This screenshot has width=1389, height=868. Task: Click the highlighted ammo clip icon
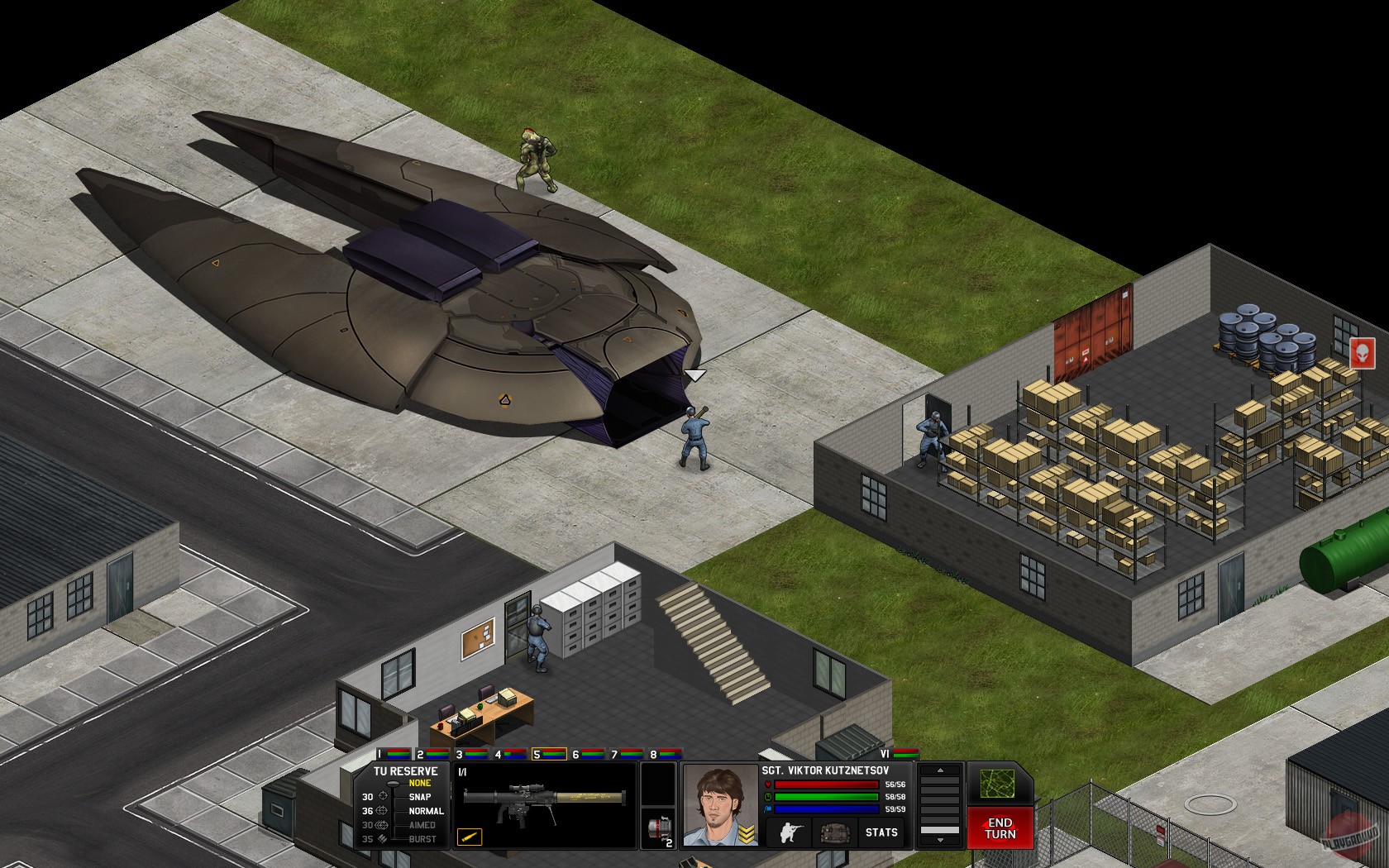tap(469, 838)
